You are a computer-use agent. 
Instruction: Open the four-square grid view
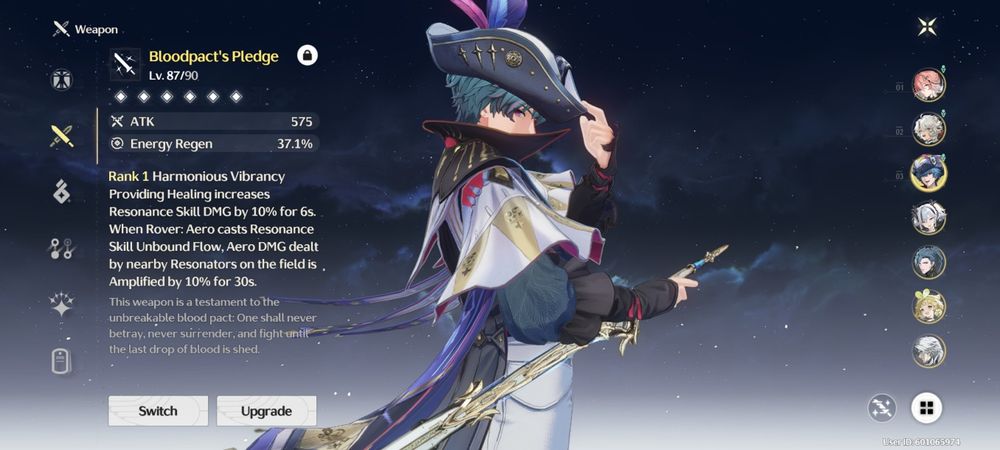(927, 407)
